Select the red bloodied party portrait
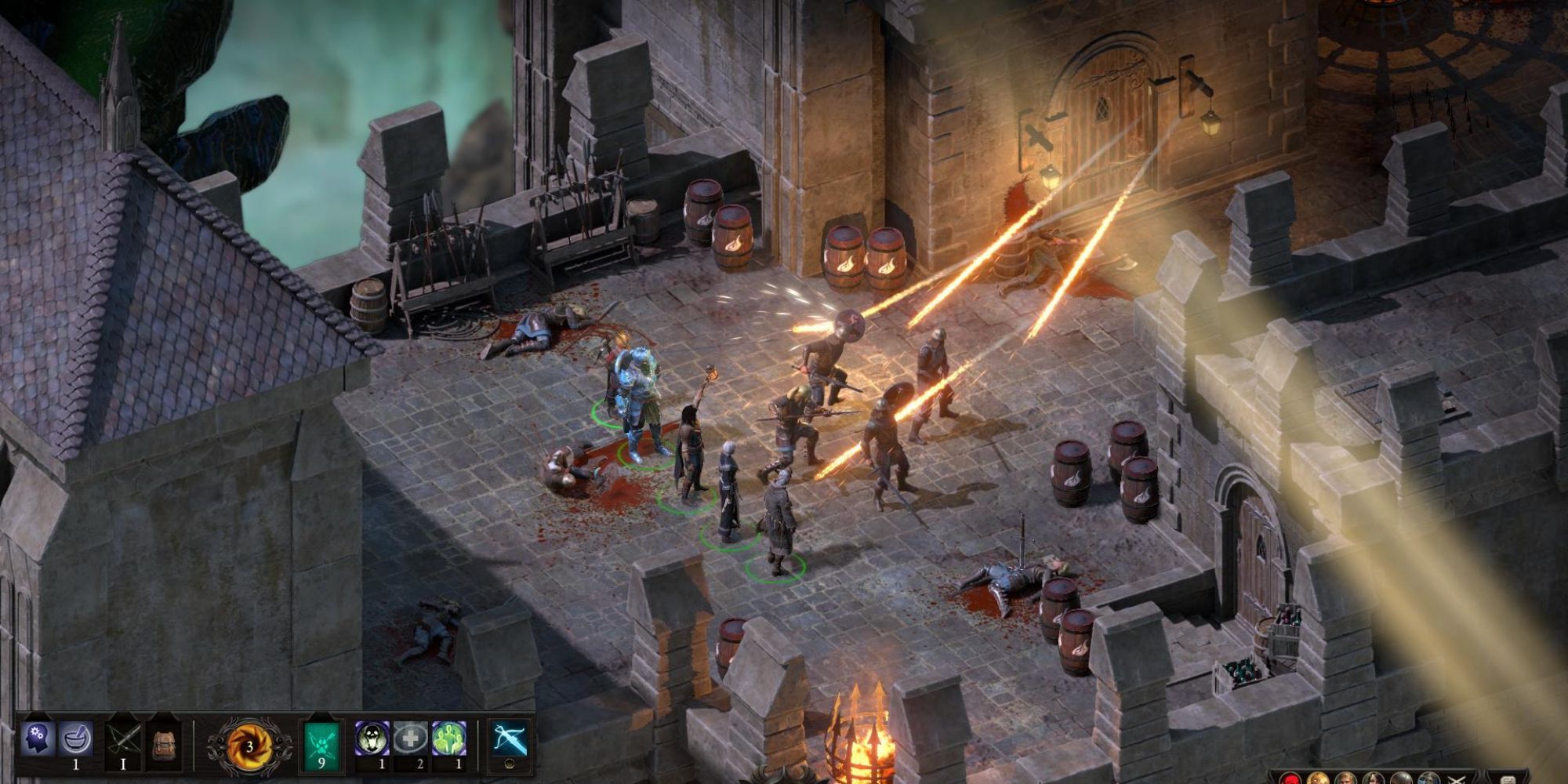This screenshot has height=784, width=1568. [1290, 780]
